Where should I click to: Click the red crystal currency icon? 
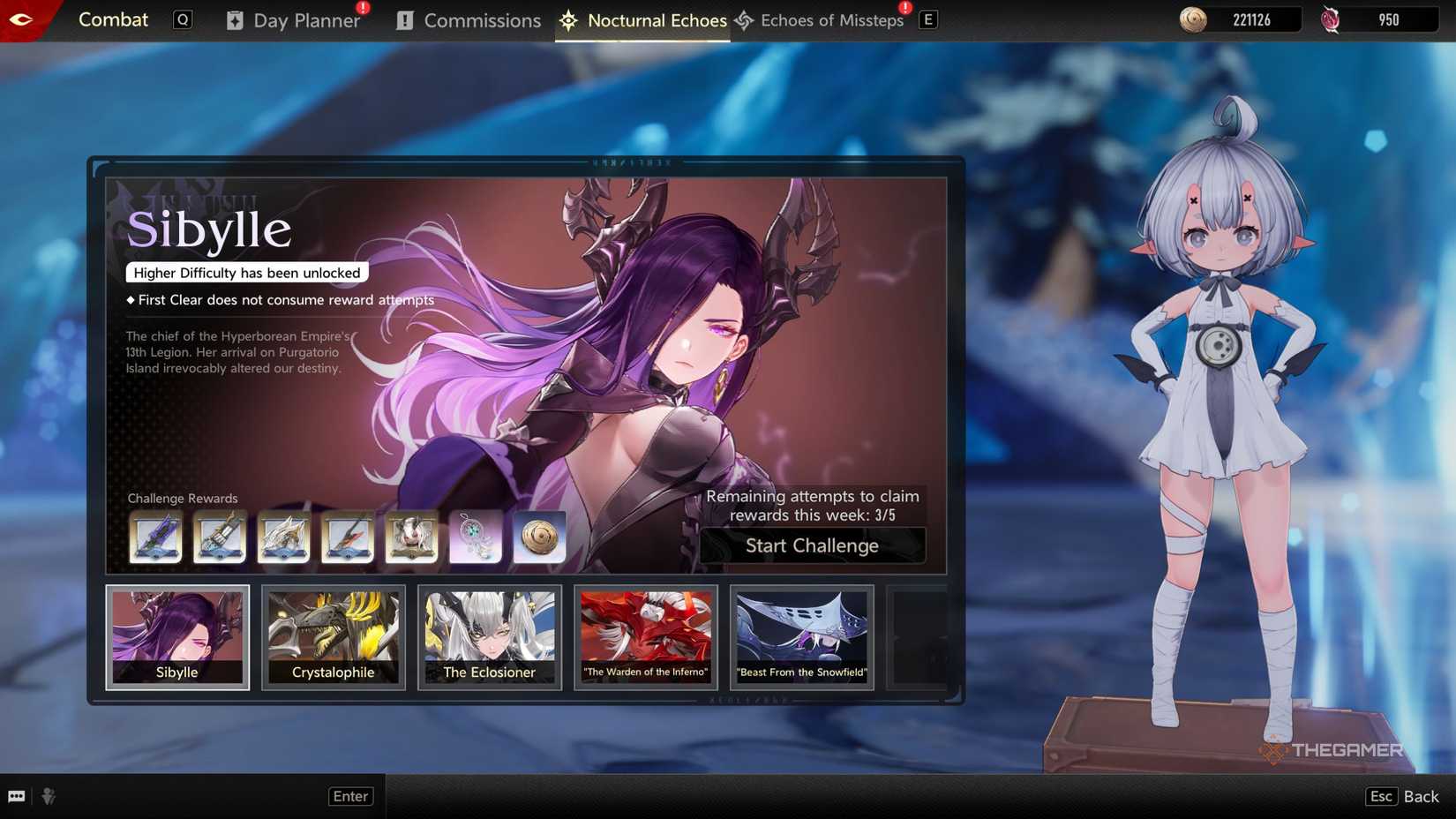(1331, 18)
